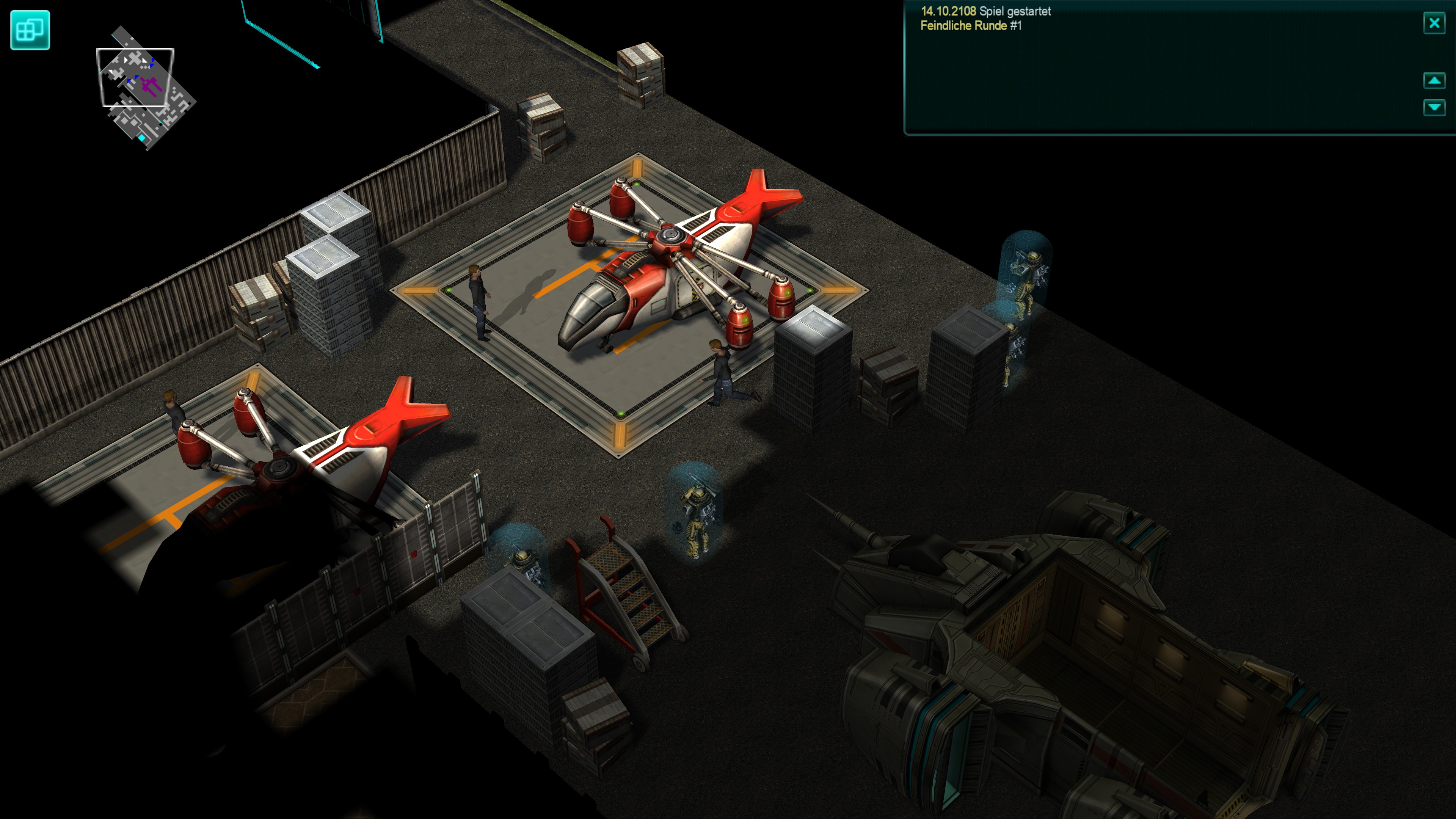This screenshot has height=819, width=1456.
Task: Click the log's down arrow button
Action: (1434, 107)
